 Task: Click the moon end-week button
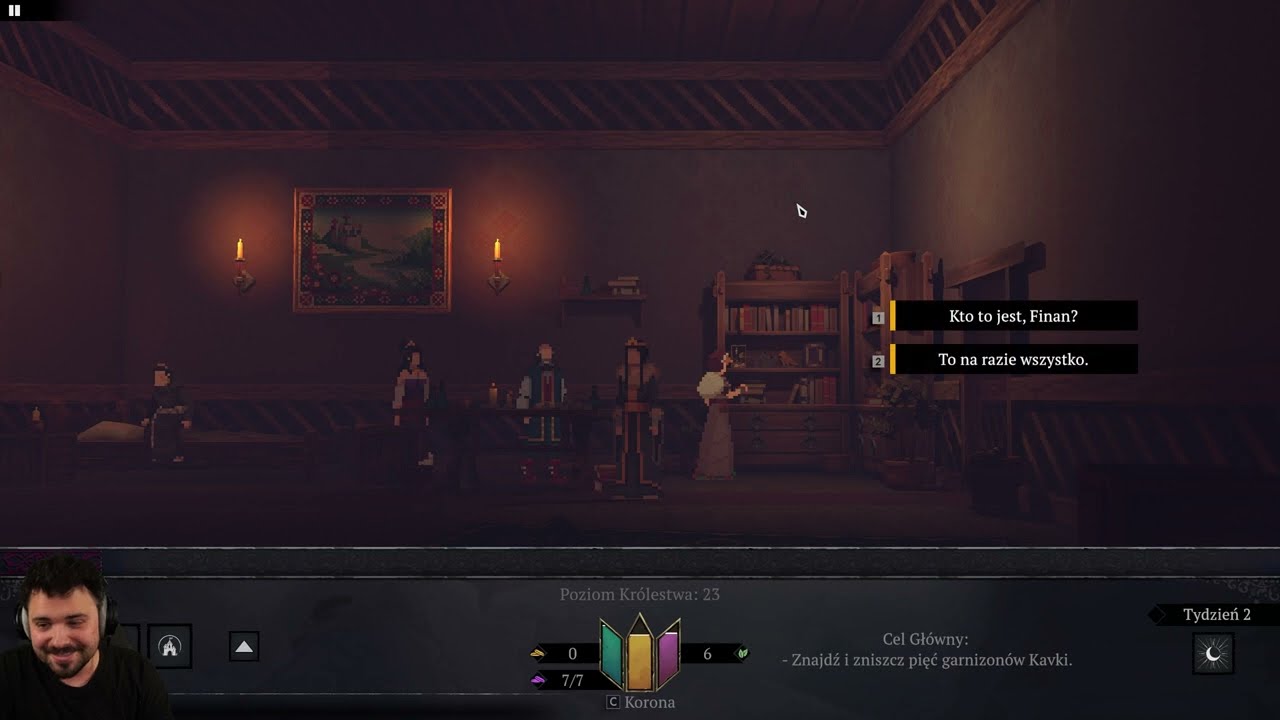[1213, 654]
